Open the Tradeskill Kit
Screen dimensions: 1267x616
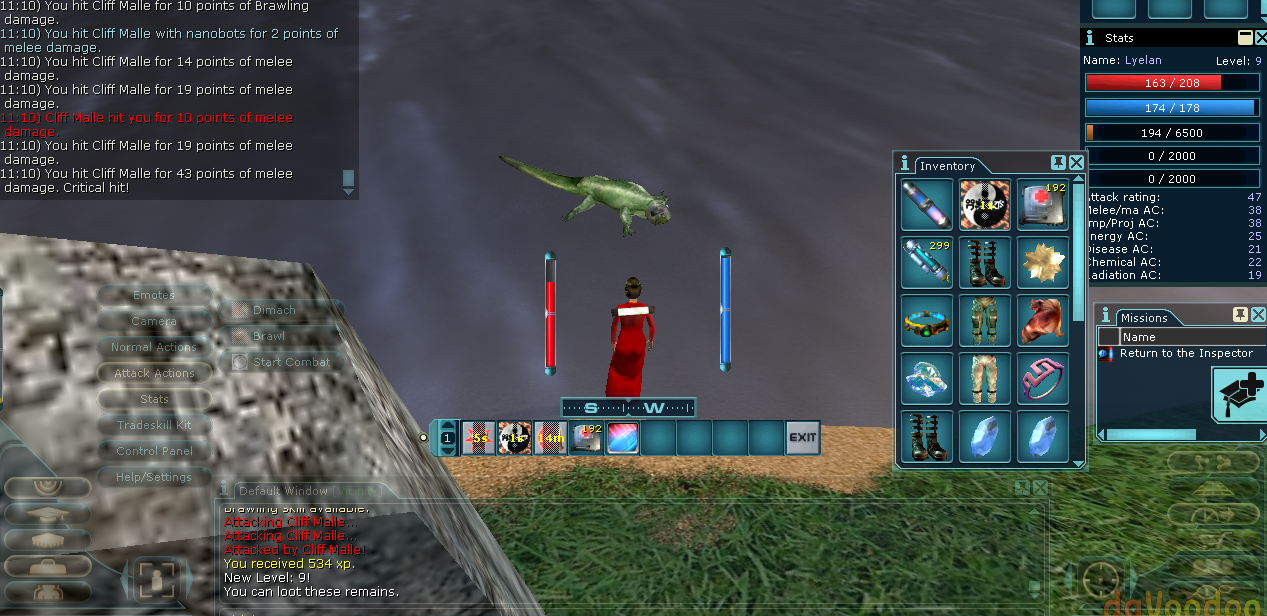(154, 425)
